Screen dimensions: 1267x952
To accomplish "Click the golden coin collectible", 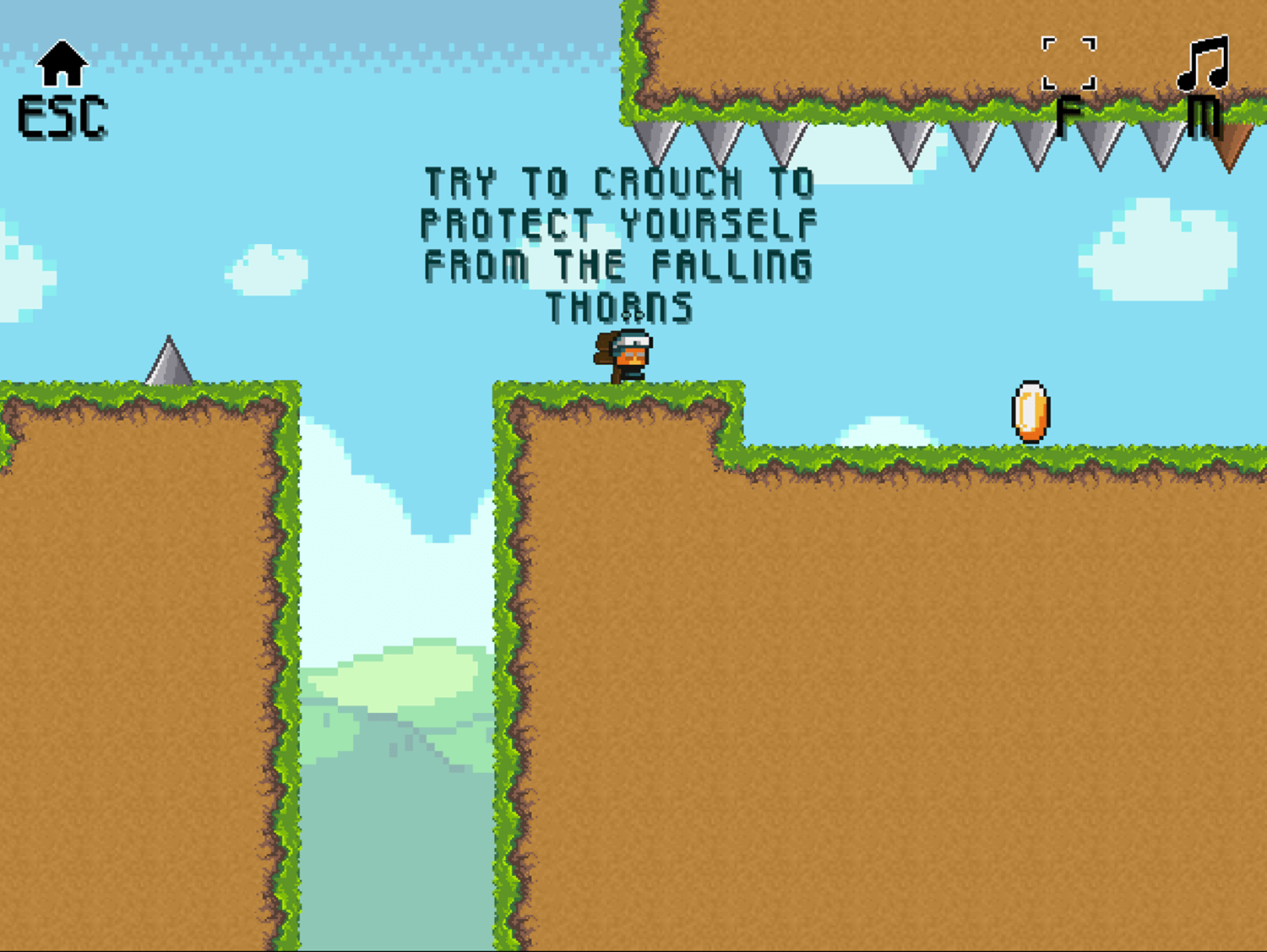I will click(1030, 411).
